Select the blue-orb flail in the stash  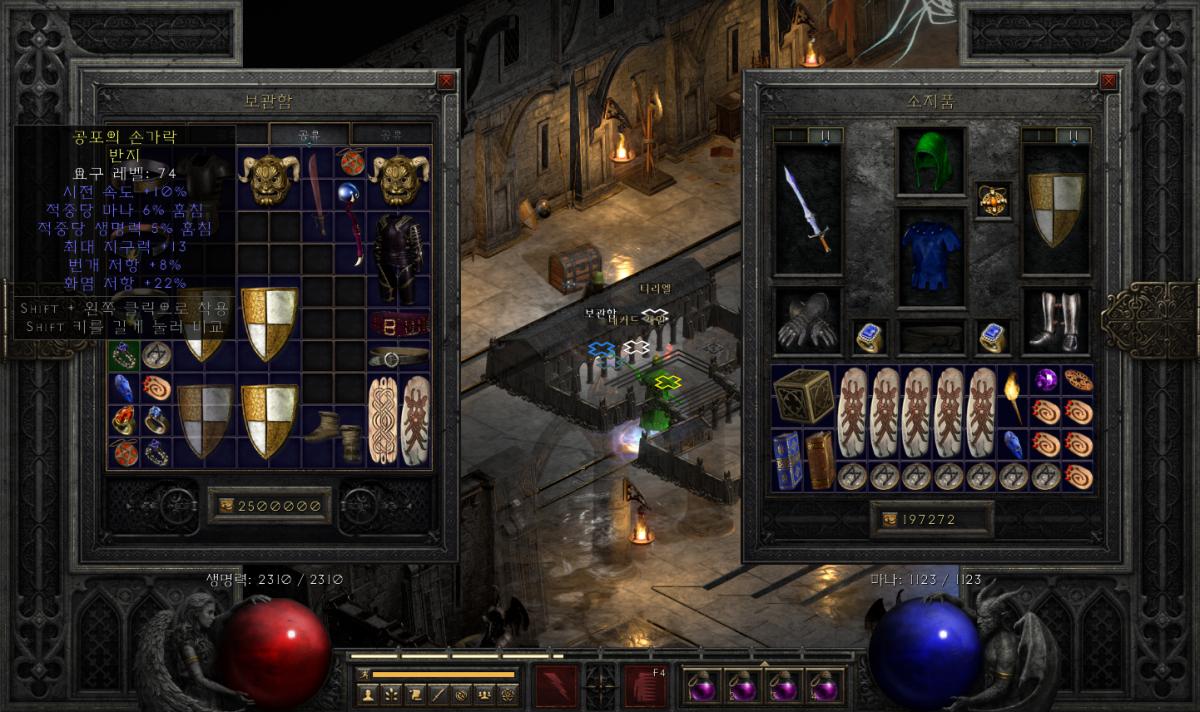pos(351,222)
